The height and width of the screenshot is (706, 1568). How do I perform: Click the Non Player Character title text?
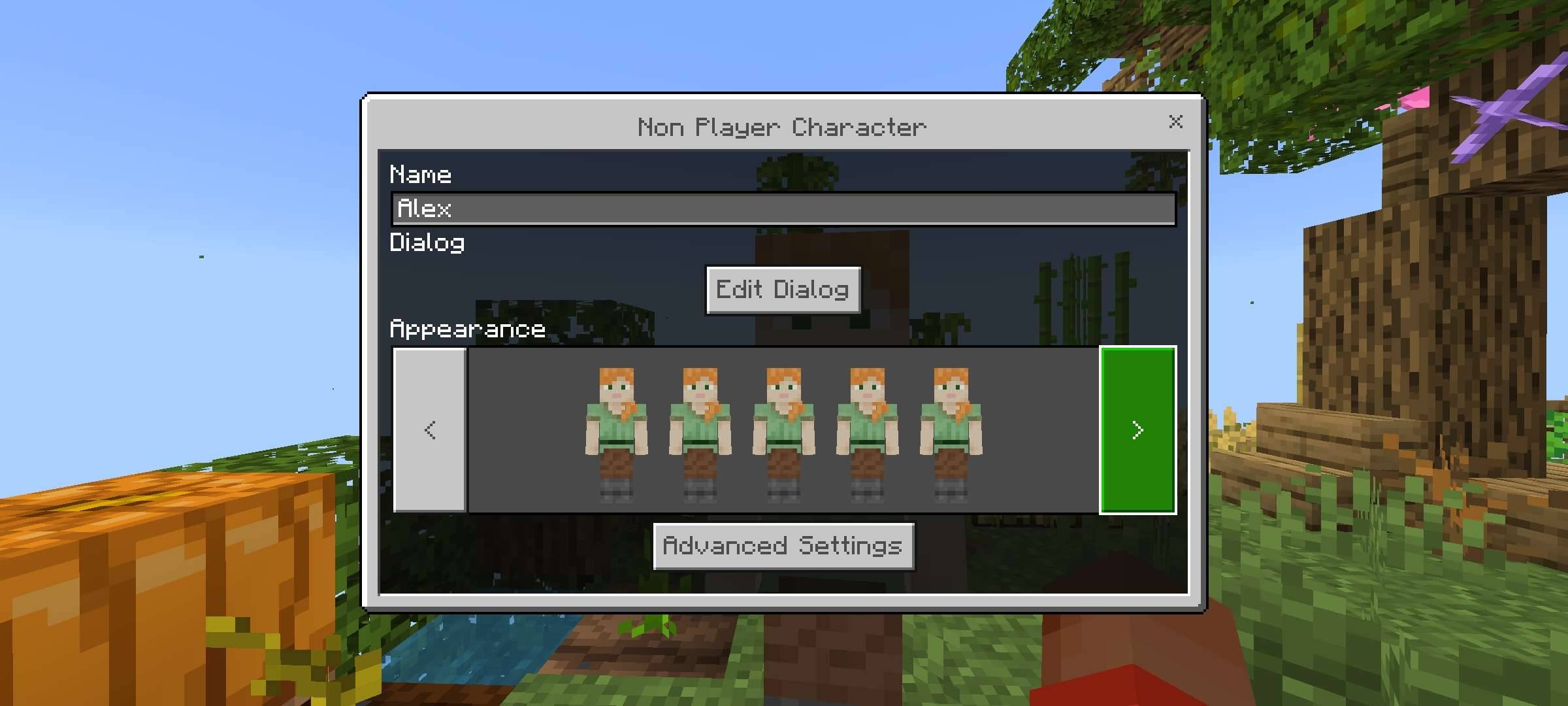(783, 127)
